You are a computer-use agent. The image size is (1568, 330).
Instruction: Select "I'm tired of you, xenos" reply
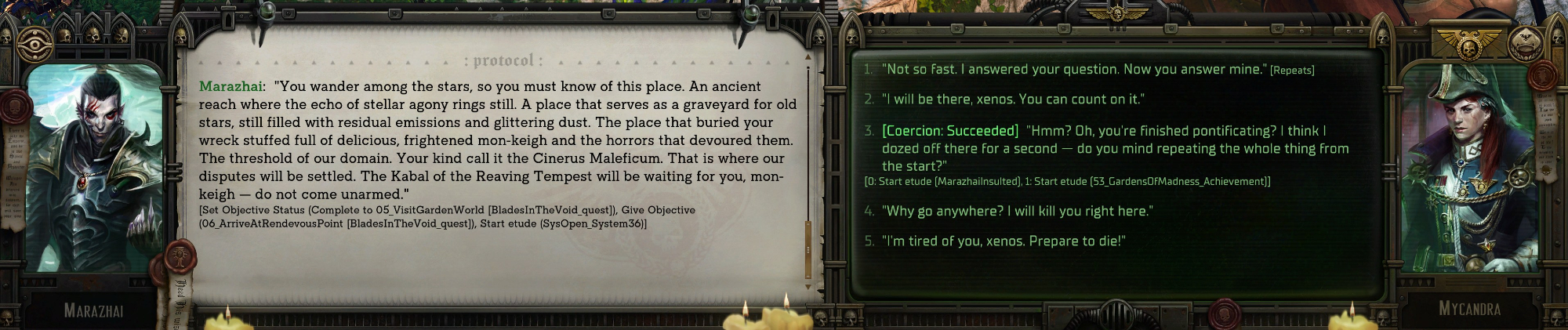coord(1004,241)
